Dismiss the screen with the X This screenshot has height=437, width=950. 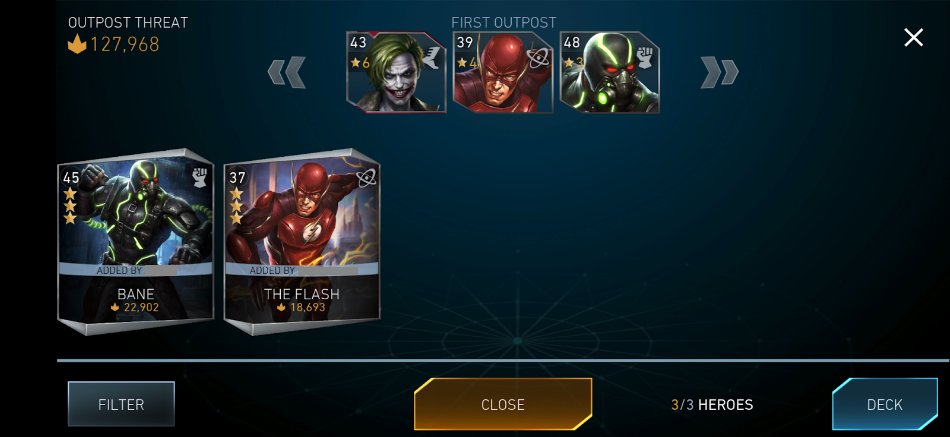(913, 38)
